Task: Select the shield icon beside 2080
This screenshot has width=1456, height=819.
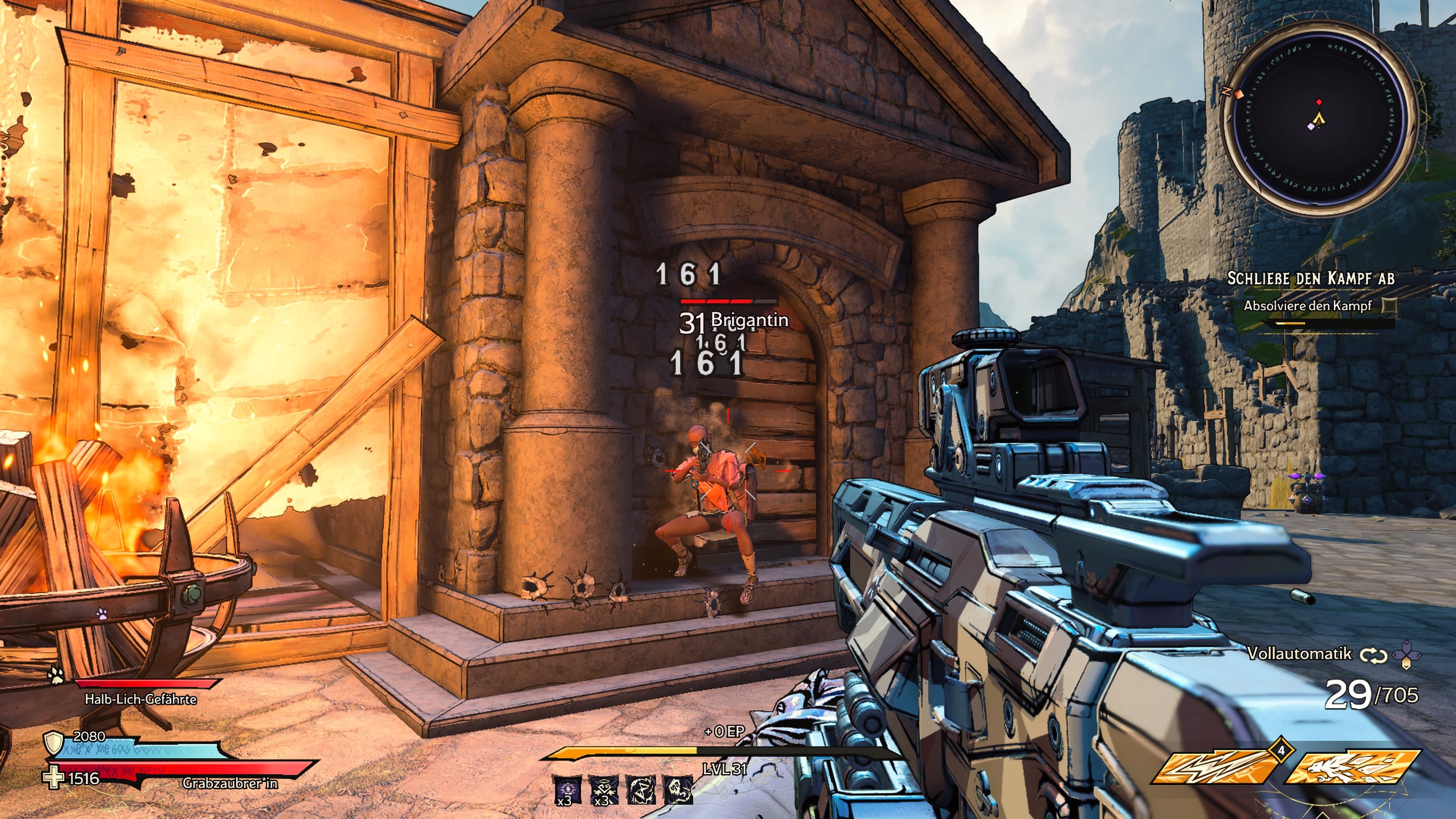Action: [x=54, y=742]
